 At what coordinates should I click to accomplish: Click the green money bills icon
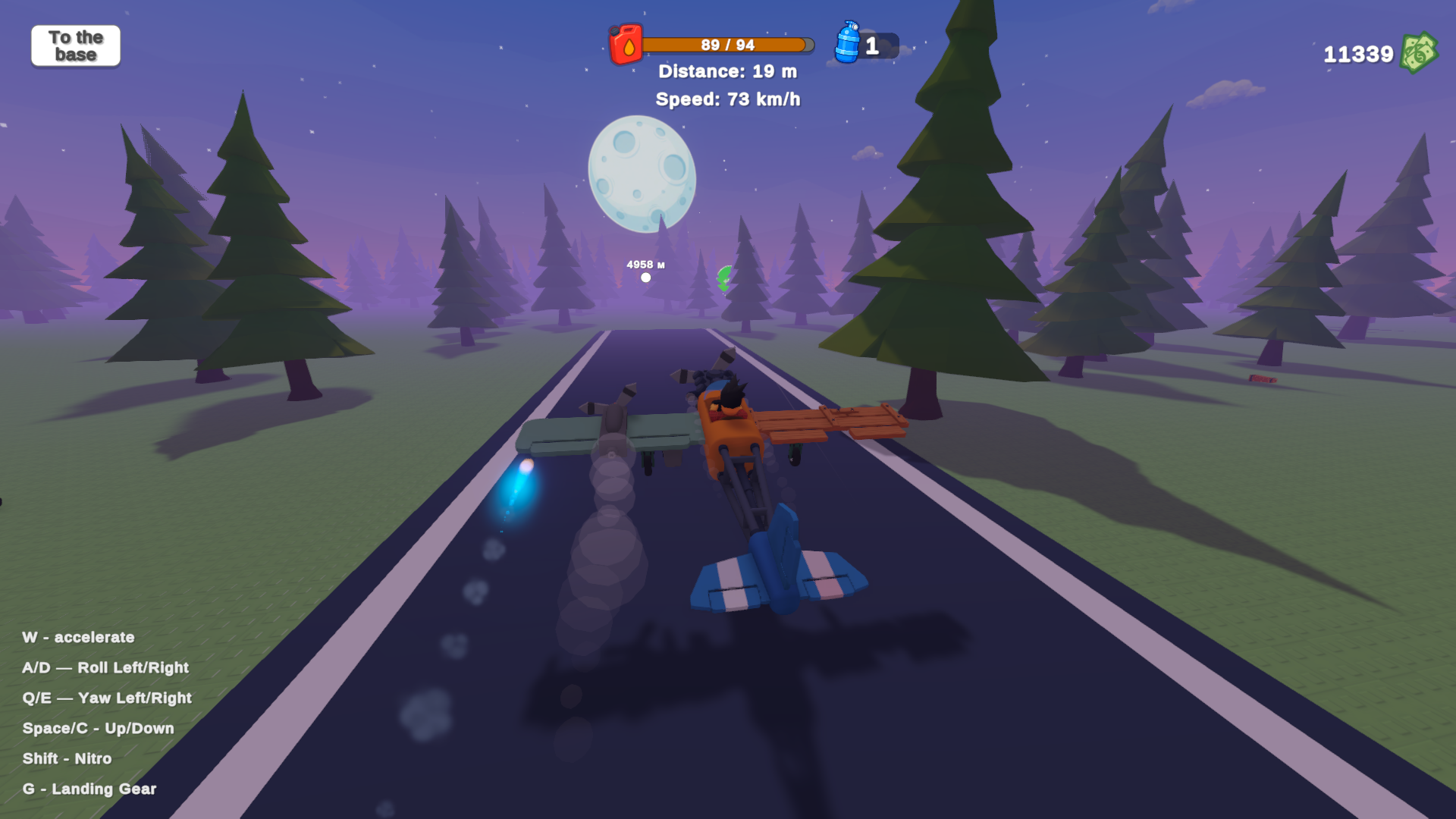pos(1421,53)
